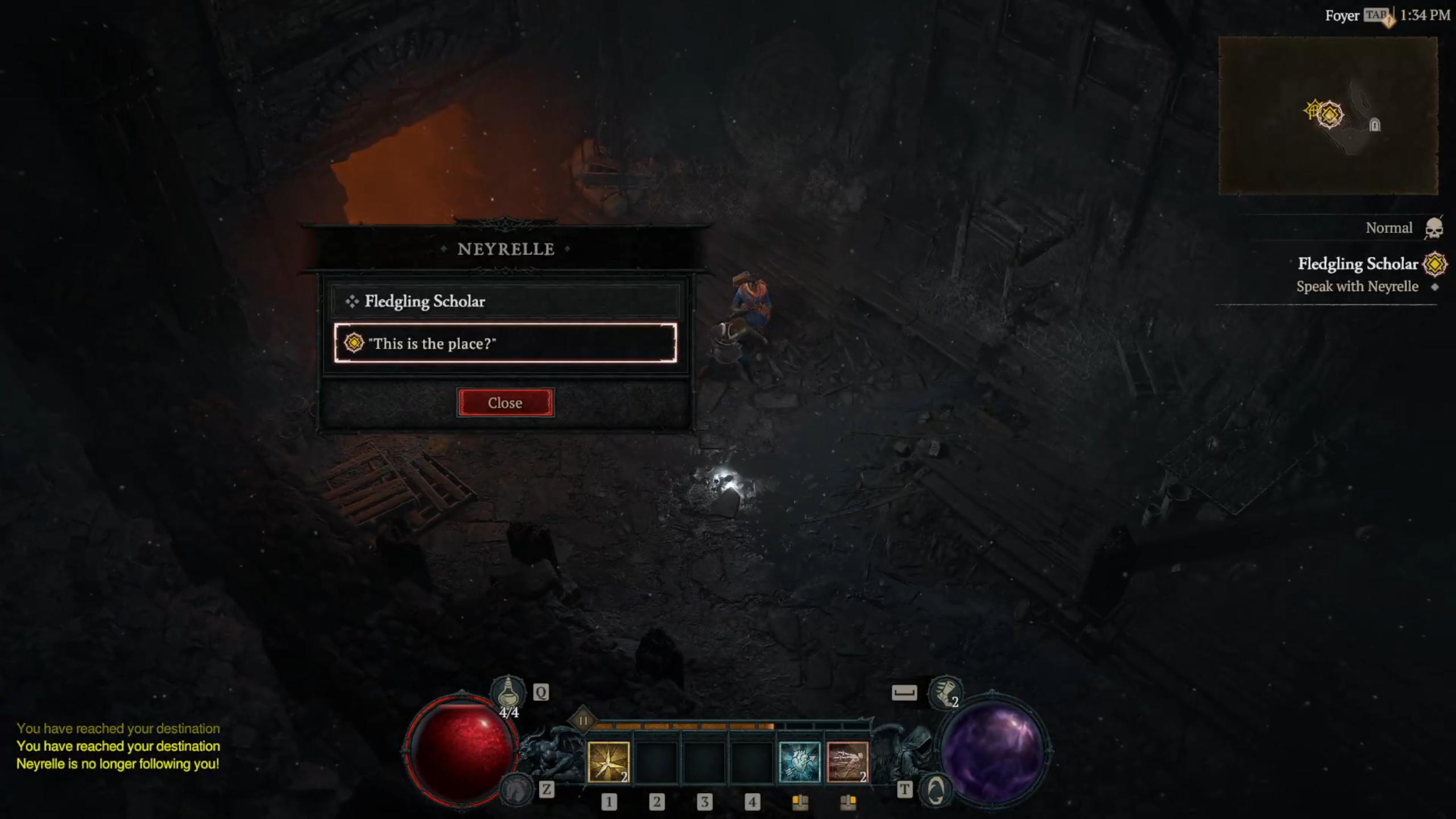
Task: Click the Fledgling Scholar quest tracker entry
Action: (x=1358, y=264)
